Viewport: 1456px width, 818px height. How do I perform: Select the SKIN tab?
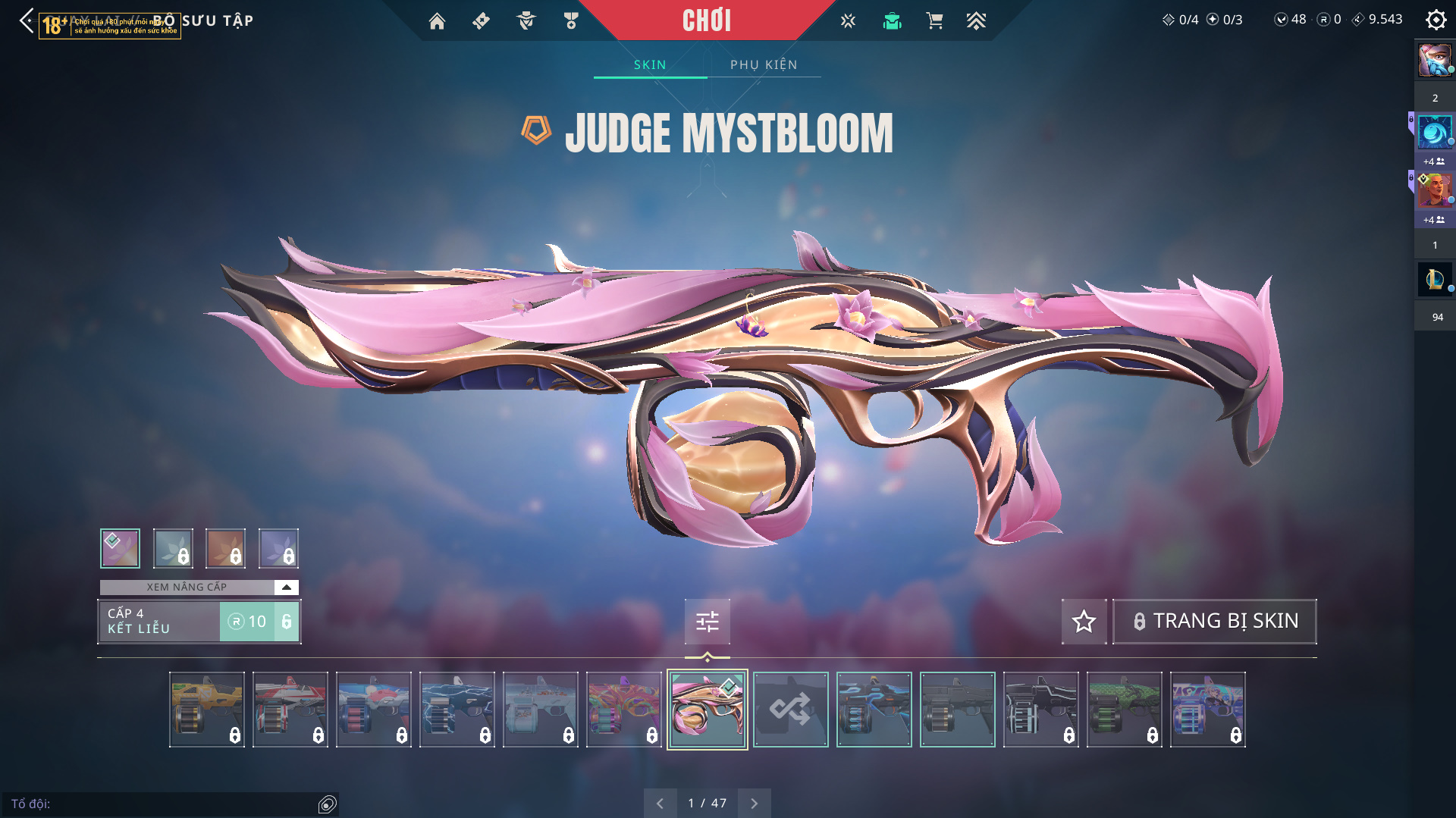tap(650, 64)
